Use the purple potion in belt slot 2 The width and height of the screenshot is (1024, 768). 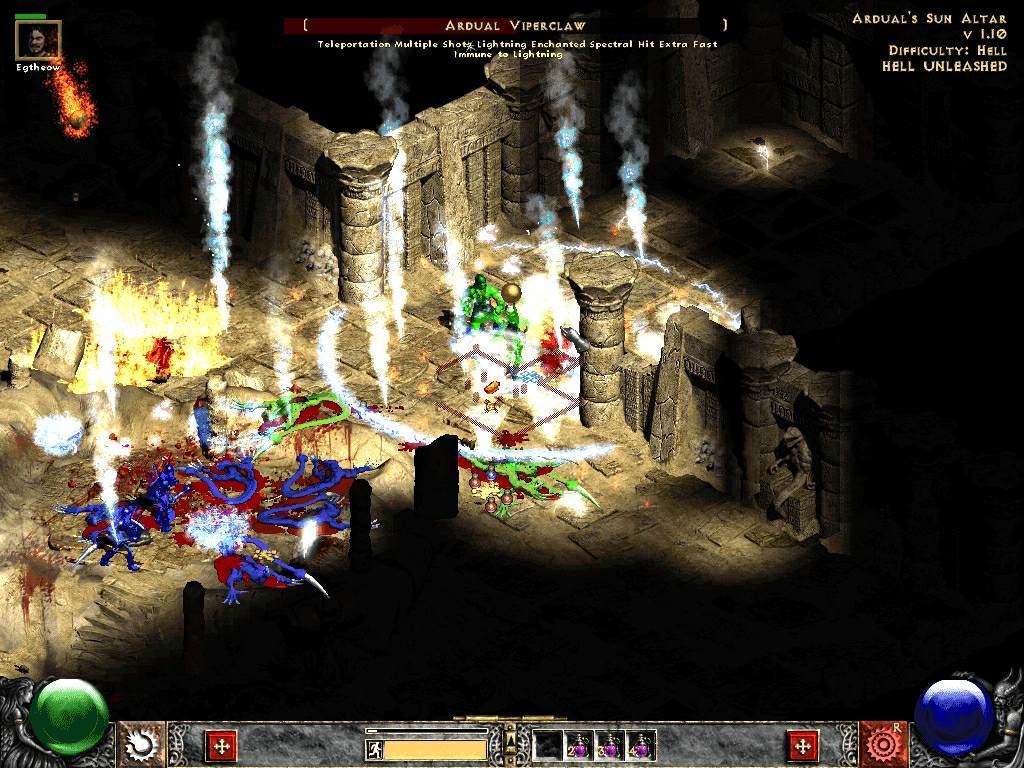pos(580,746)
